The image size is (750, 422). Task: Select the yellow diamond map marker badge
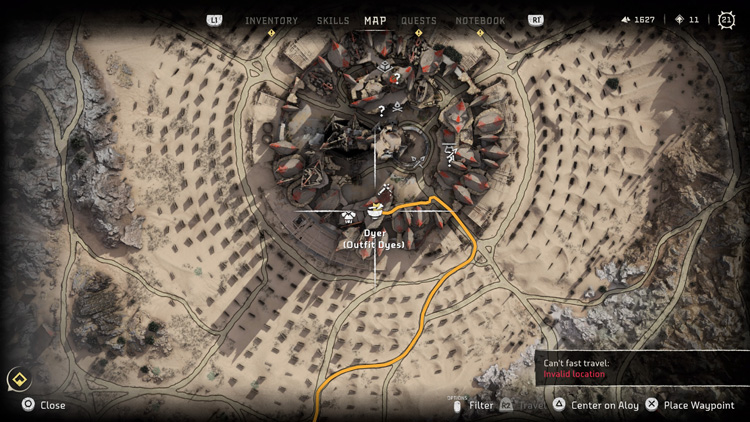coord(18,379)
